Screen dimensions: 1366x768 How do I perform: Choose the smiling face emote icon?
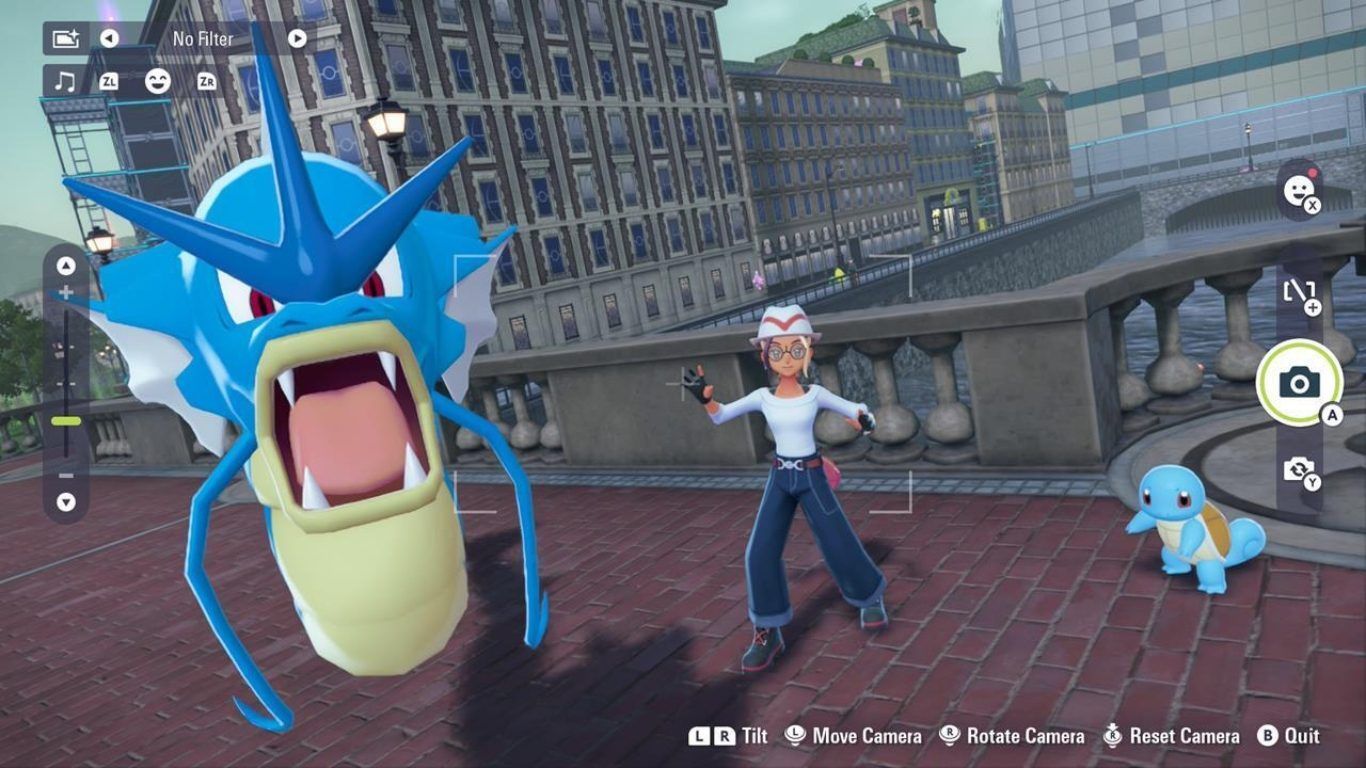point(157,81)
